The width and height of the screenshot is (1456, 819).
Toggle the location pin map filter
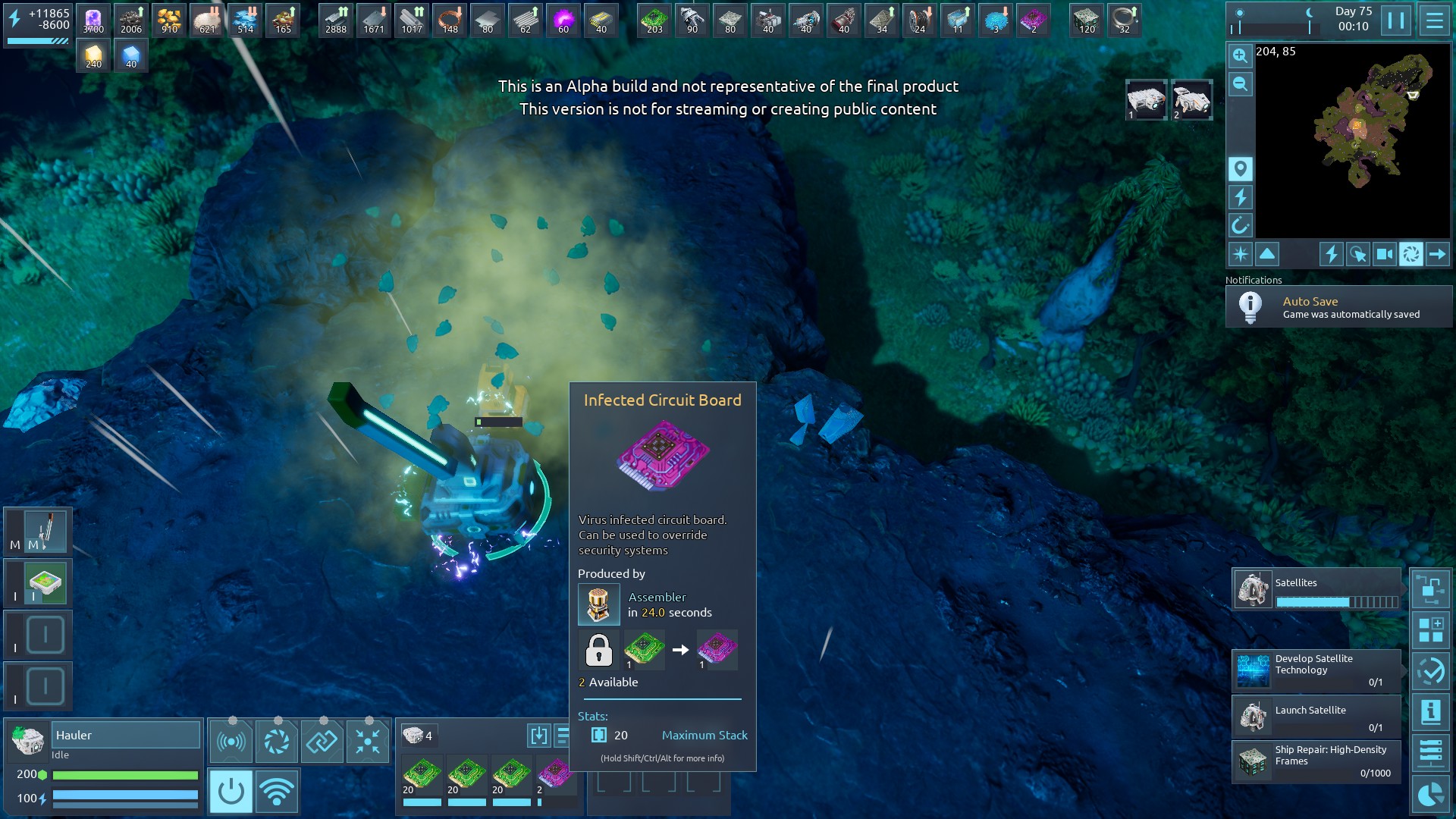pos(1240,168)
